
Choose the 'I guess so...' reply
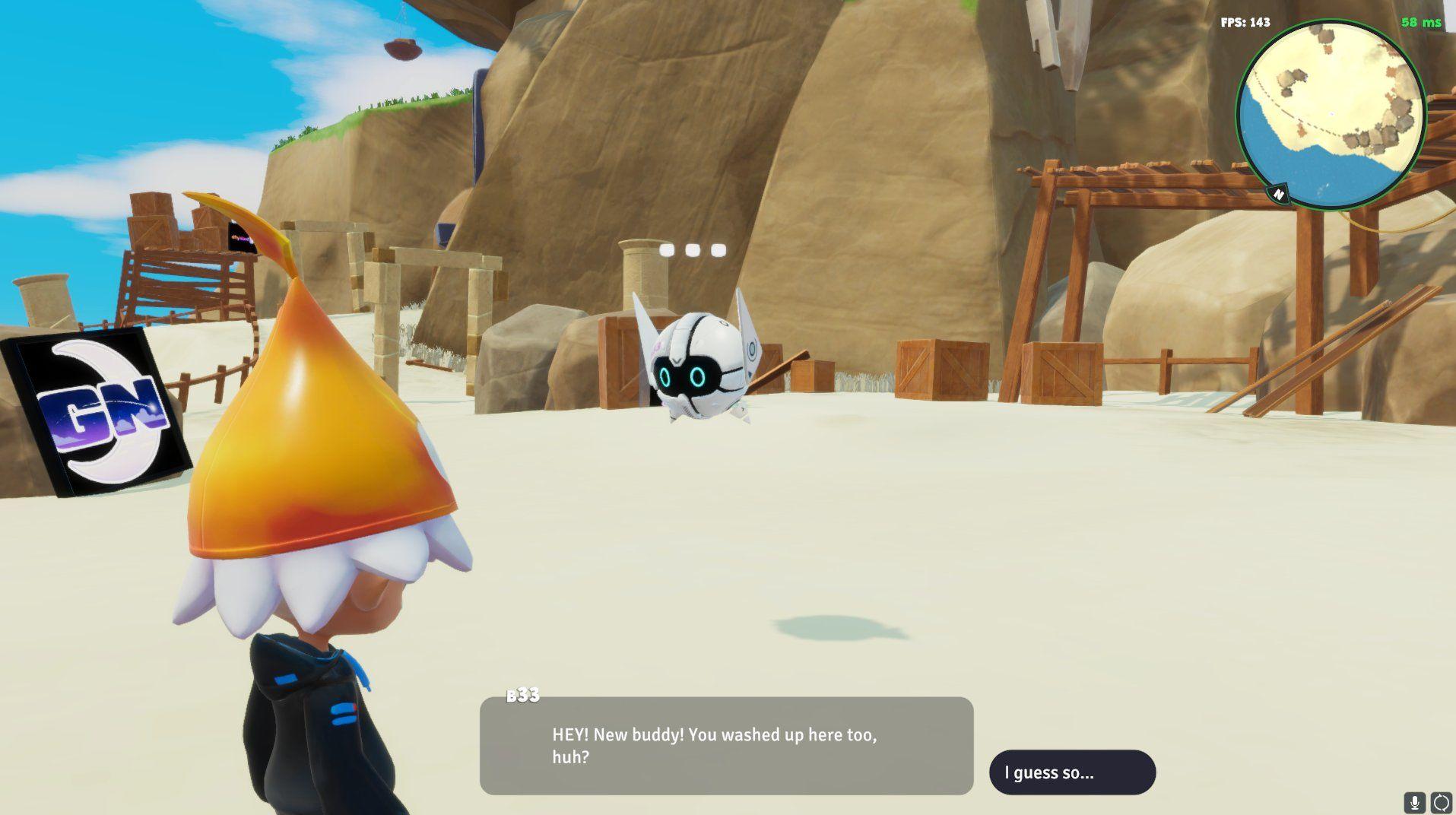click(x=1072, y=772)
